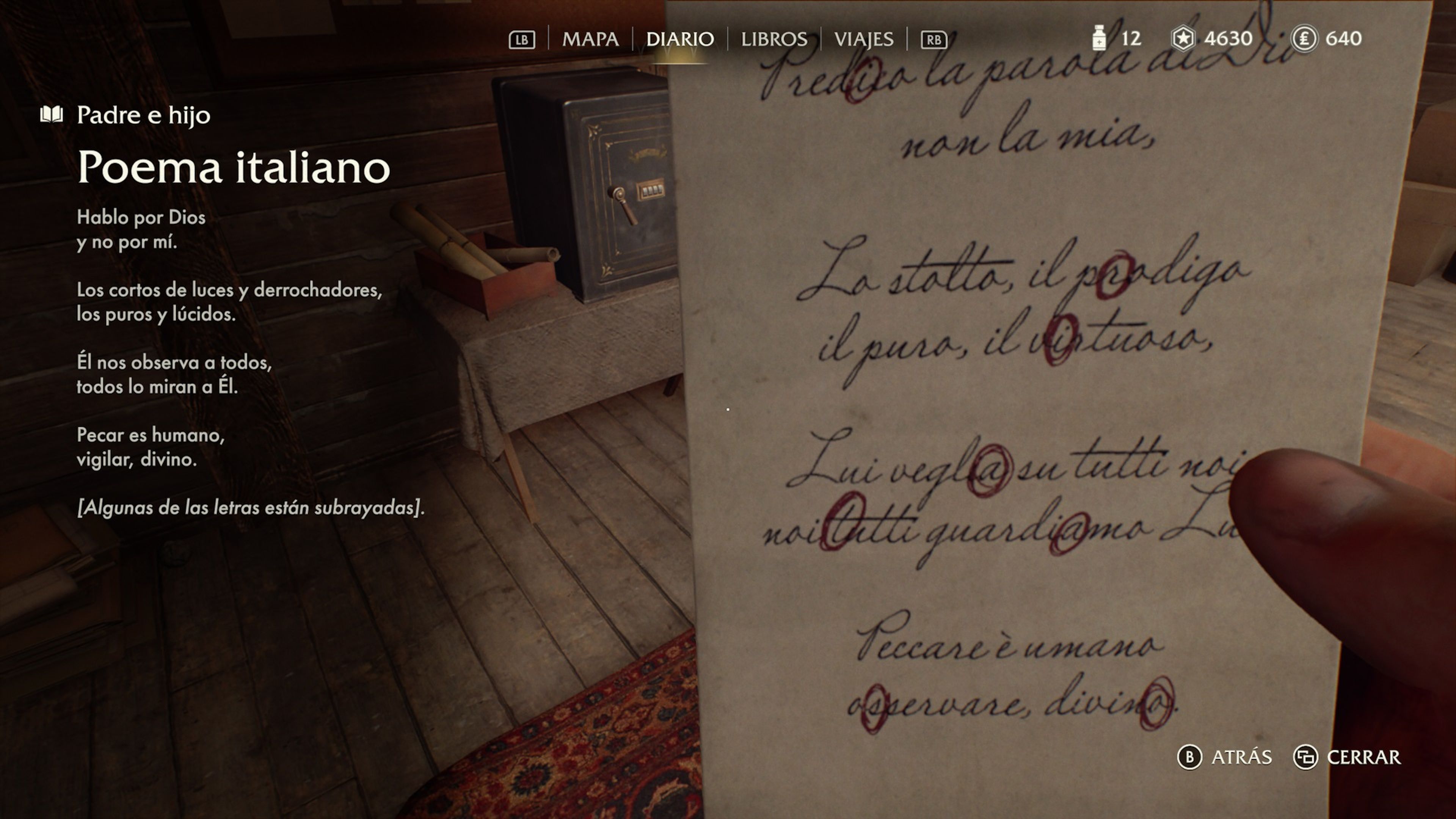Viewport: 1456px width, 819px height.
Task: Select the highlighted DIARIO tab
Action: [681, 39]
